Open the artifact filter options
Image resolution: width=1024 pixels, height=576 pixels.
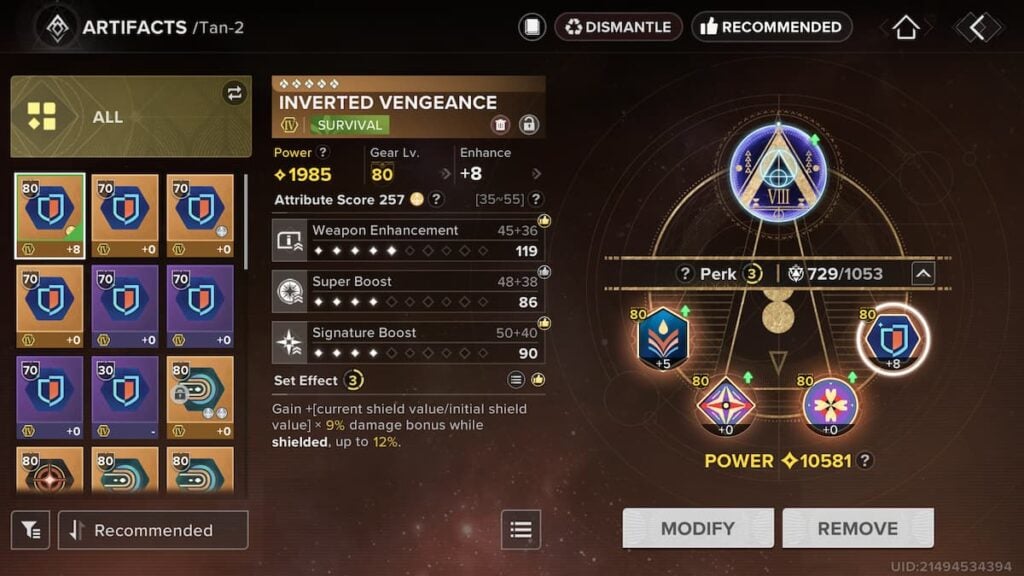(x=31, y=530)
